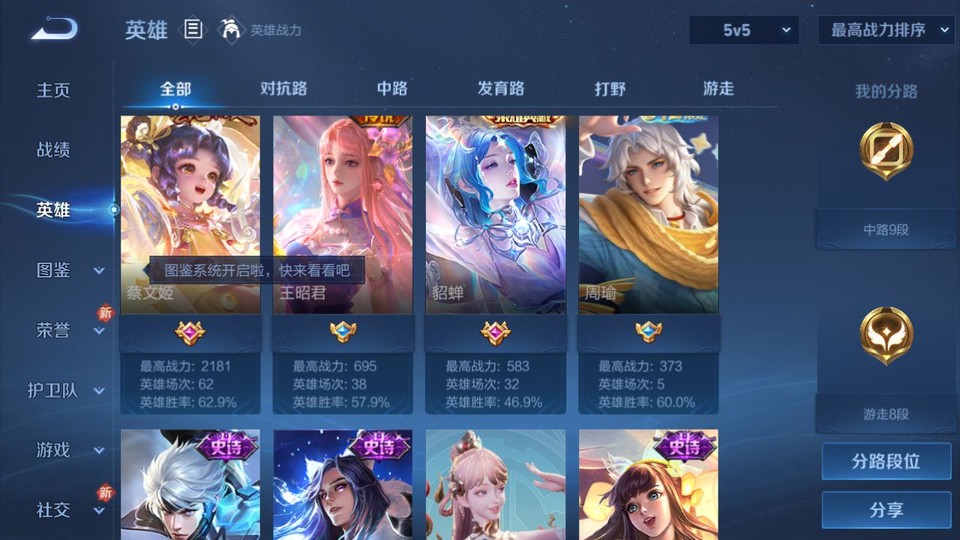Screen dimensions: 960x540
Task: Switch to the 中路 mid lane tab
Action: [392, 88]
